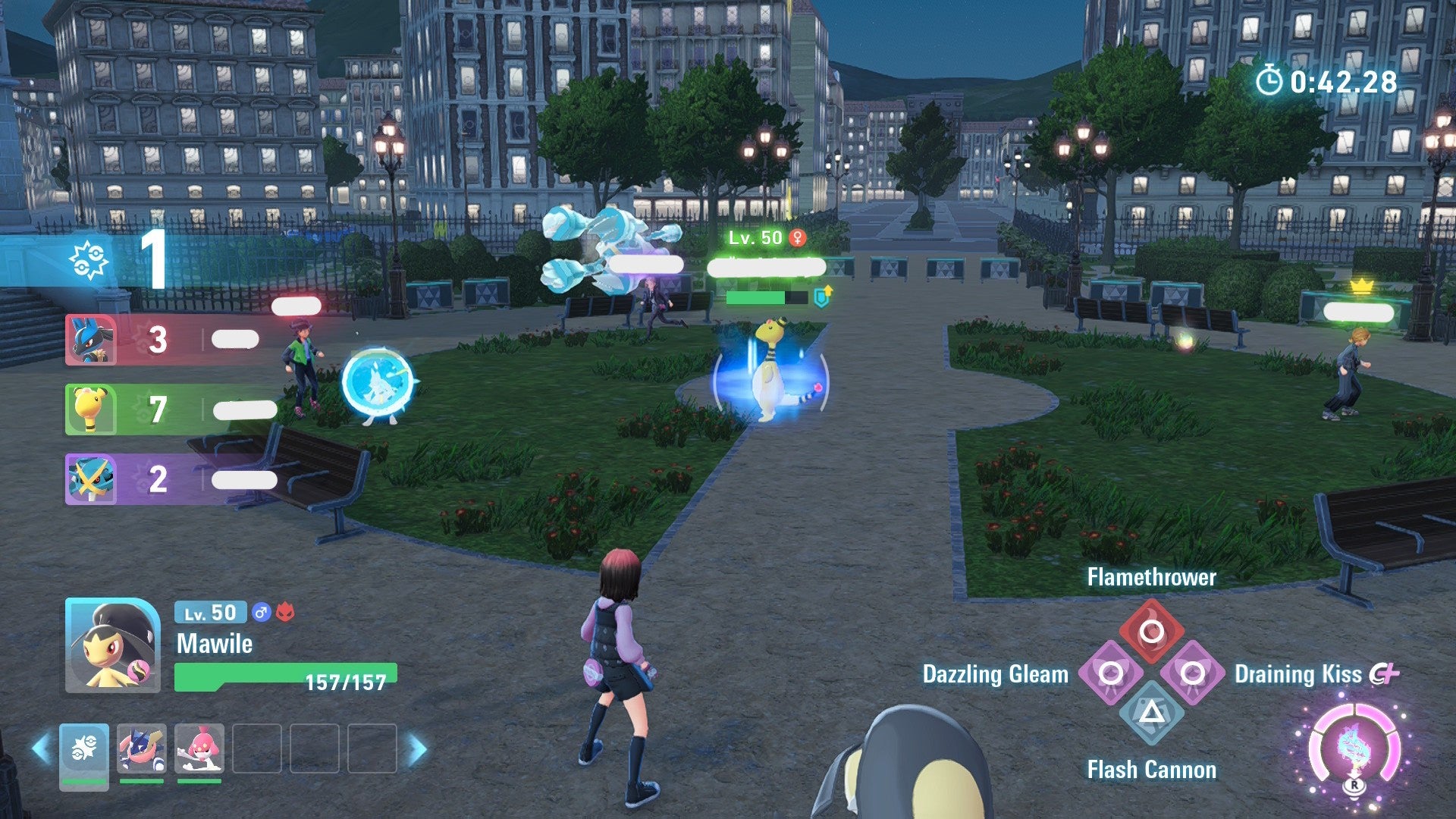Use the Dazzling Gleam move
This screenshot has height=819, width=1456.
1111,673
